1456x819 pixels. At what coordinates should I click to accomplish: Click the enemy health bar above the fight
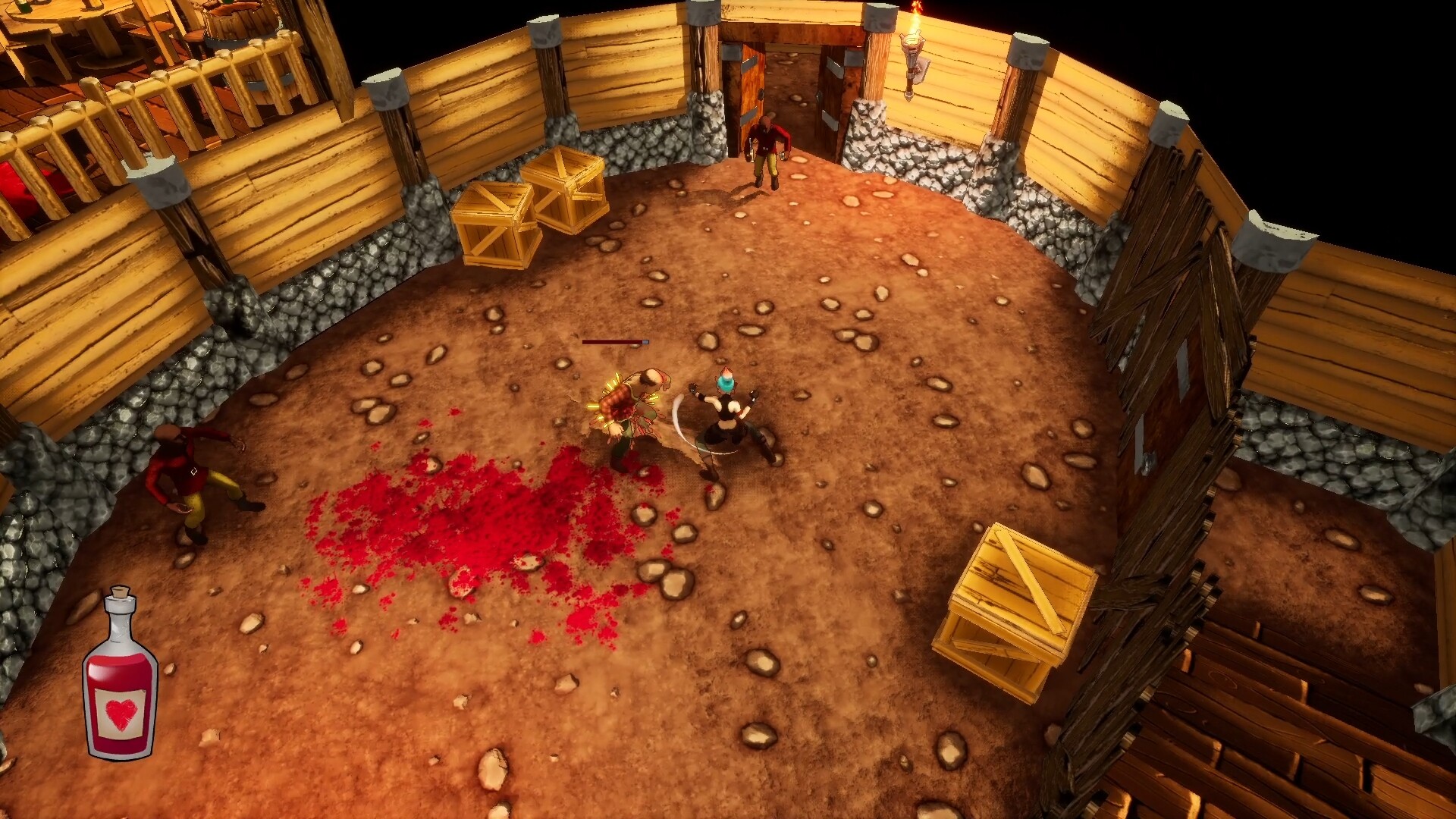(614, 343)
